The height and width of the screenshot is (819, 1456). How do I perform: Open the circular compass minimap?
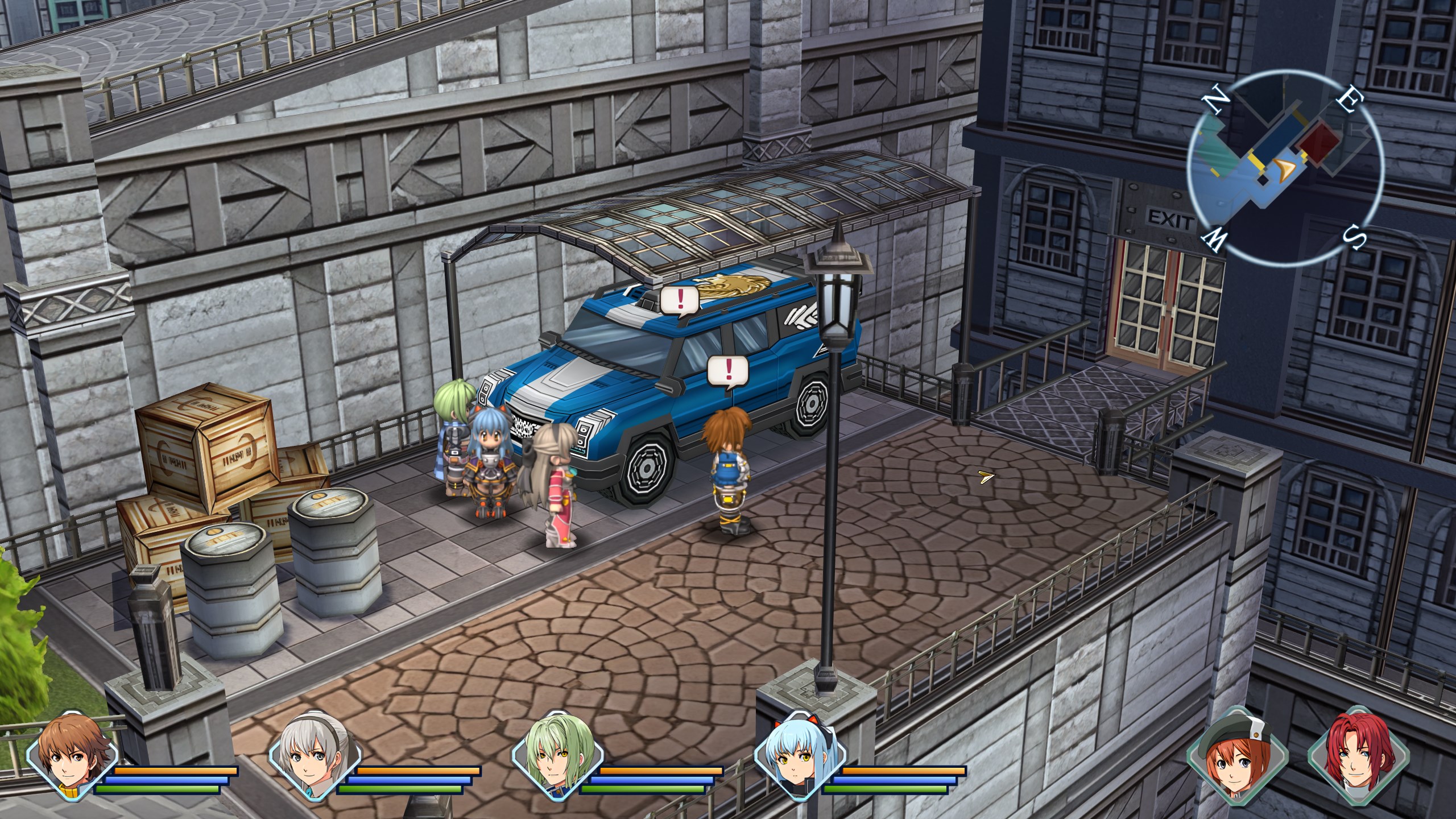click(1283, 169)
